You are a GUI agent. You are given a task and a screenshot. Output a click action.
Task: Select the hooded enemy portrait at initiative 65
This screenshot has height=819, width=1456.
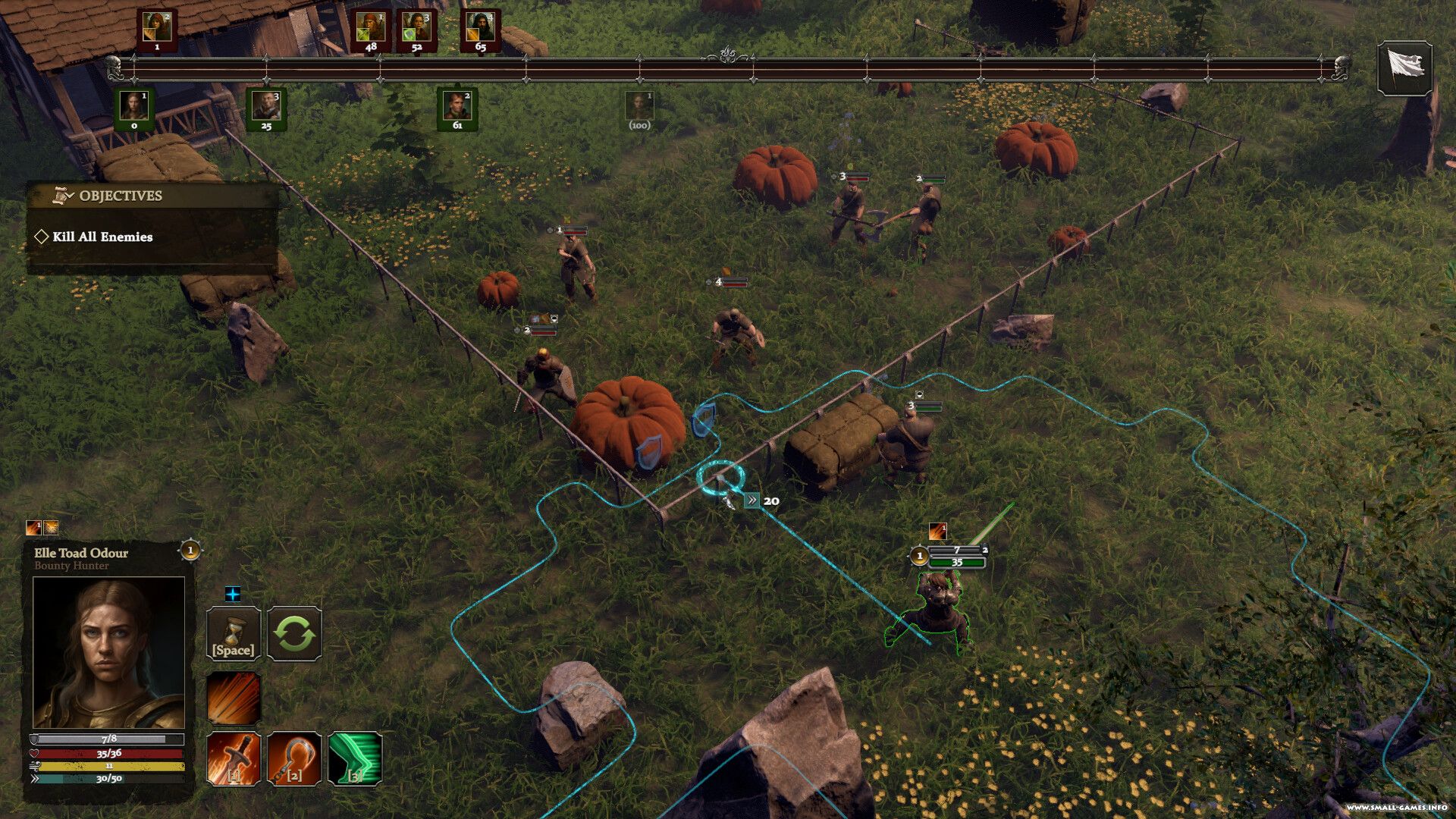[480, 28]
